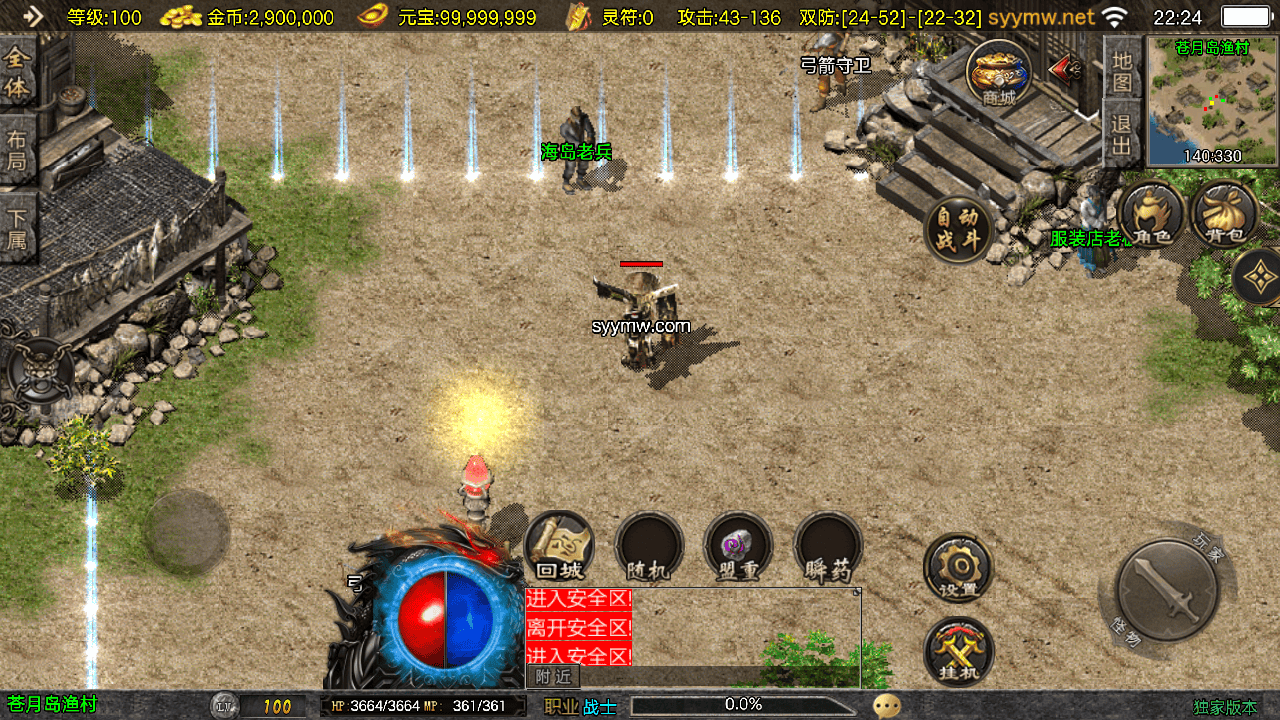The width and height of the screenshot is (1280, 720).
Task: Toggle 自动战斗 auto battle
Action: [959, 231]
